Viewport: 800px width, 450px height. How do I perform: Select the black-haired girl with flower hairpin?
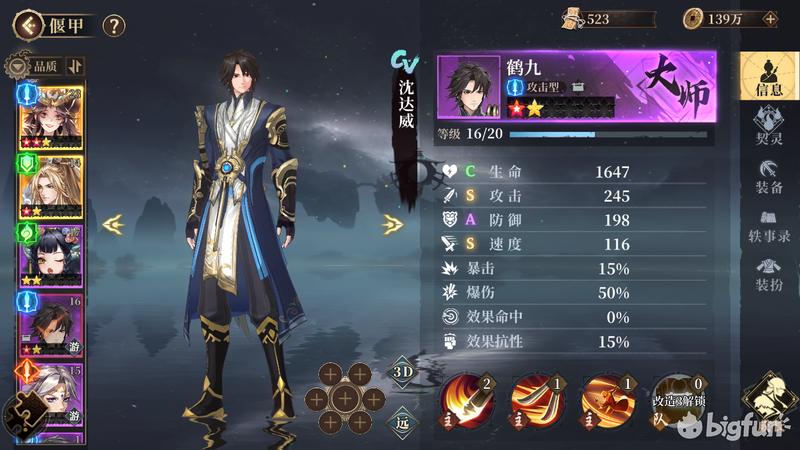(50, 254)
